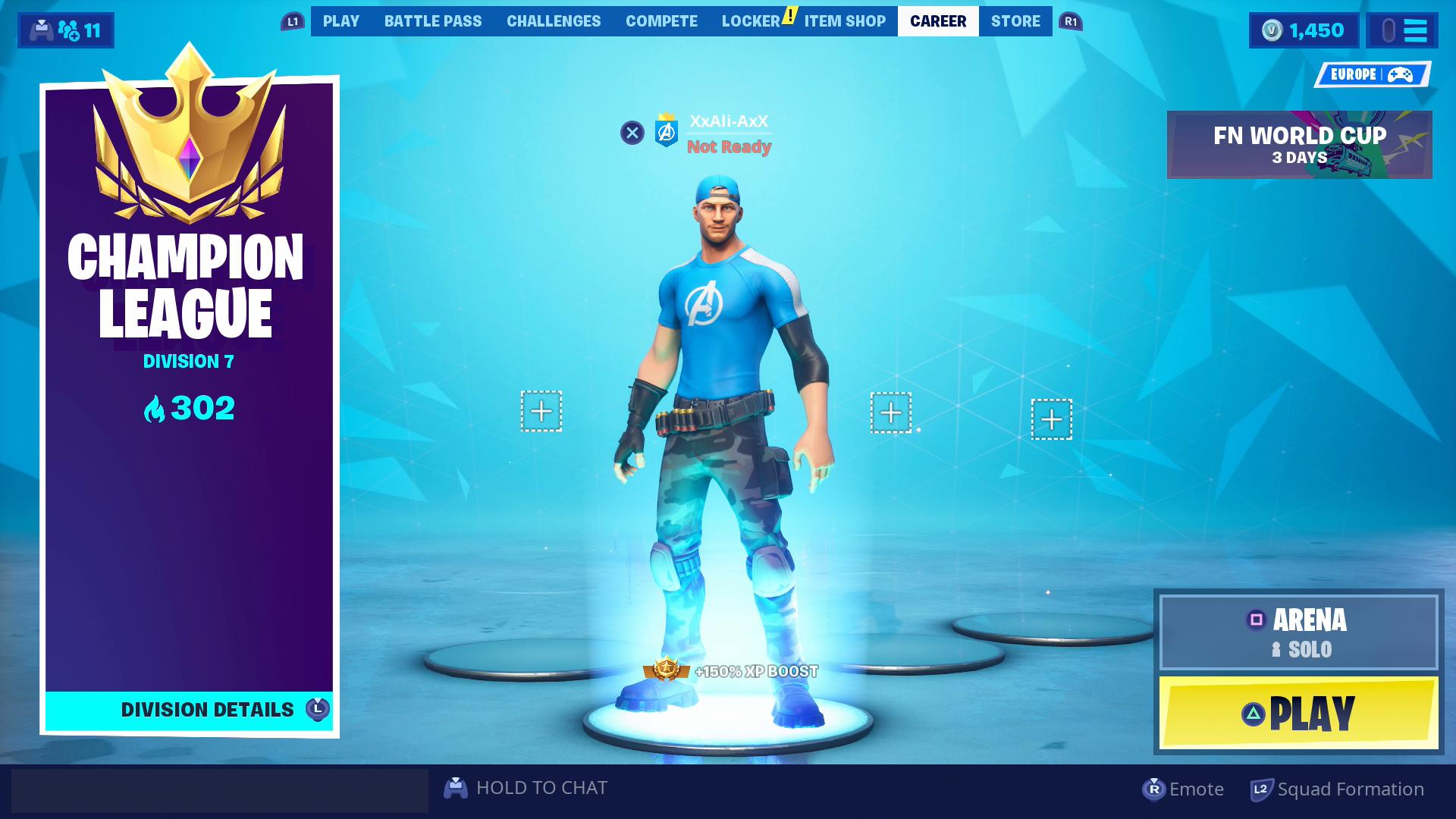Toggle the Not Ready status
1456x819 pixels.
[x=728, y=148]
